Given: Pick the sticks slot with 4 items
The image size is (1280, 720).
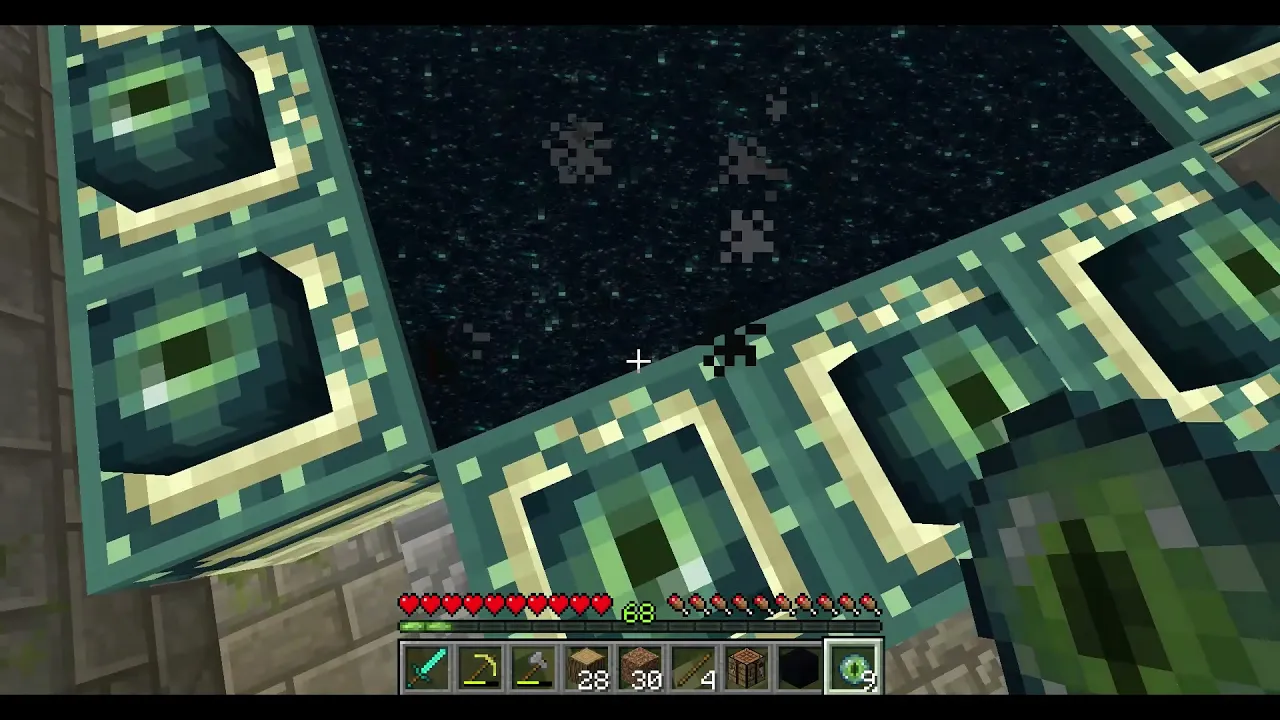Looking at the screenshot, I should click(x=693, y=668).
